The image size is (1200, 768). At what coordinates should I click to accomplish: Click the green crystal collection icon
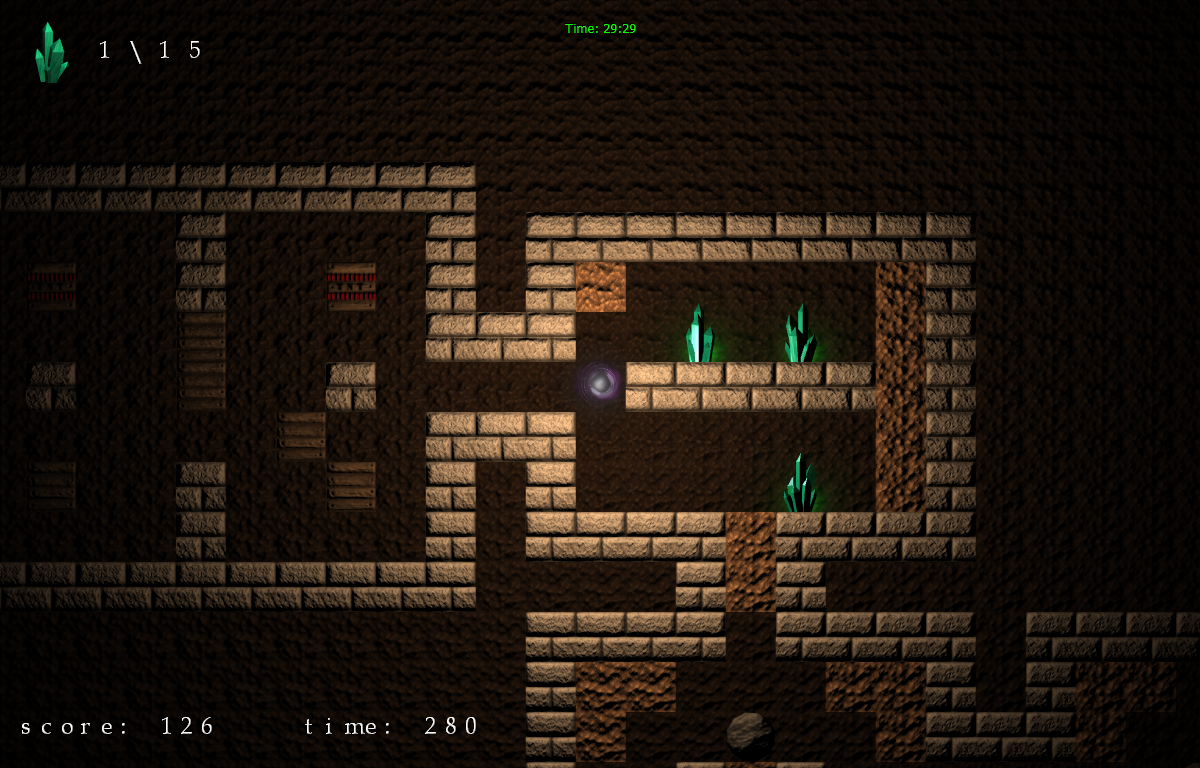[x=51, y=53]
